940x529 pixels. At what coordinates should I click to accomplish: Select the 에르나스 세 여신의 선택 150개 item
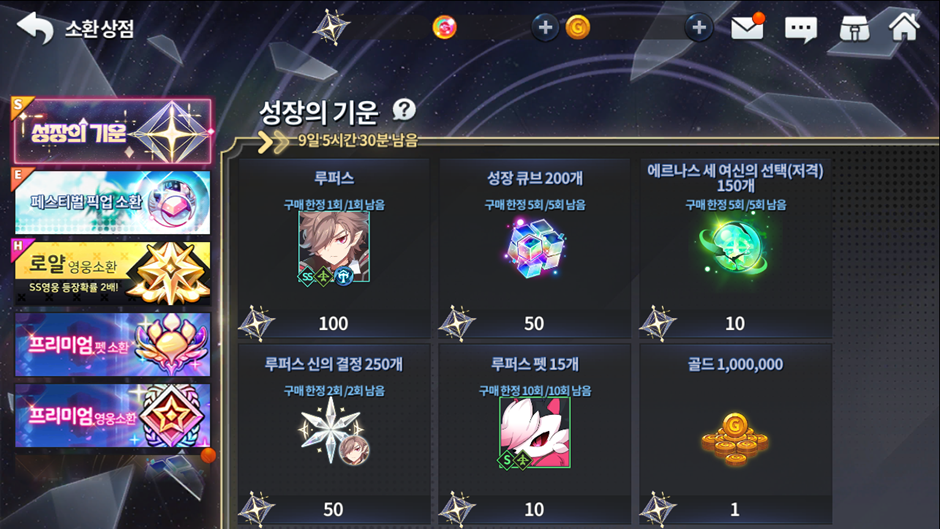pos(735,248)
